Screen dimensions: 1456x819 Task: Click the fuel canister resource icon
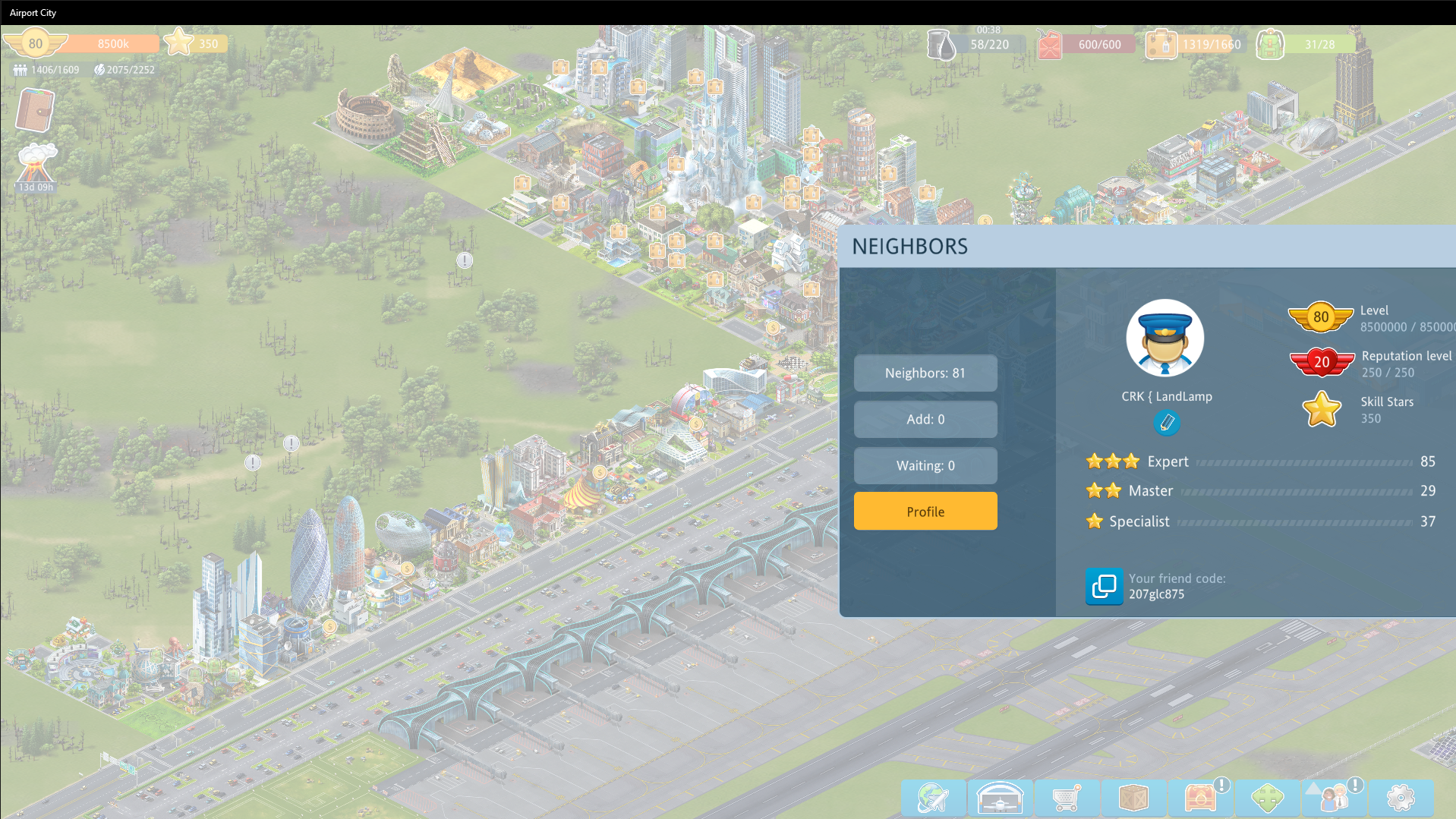coord(1049,45)
